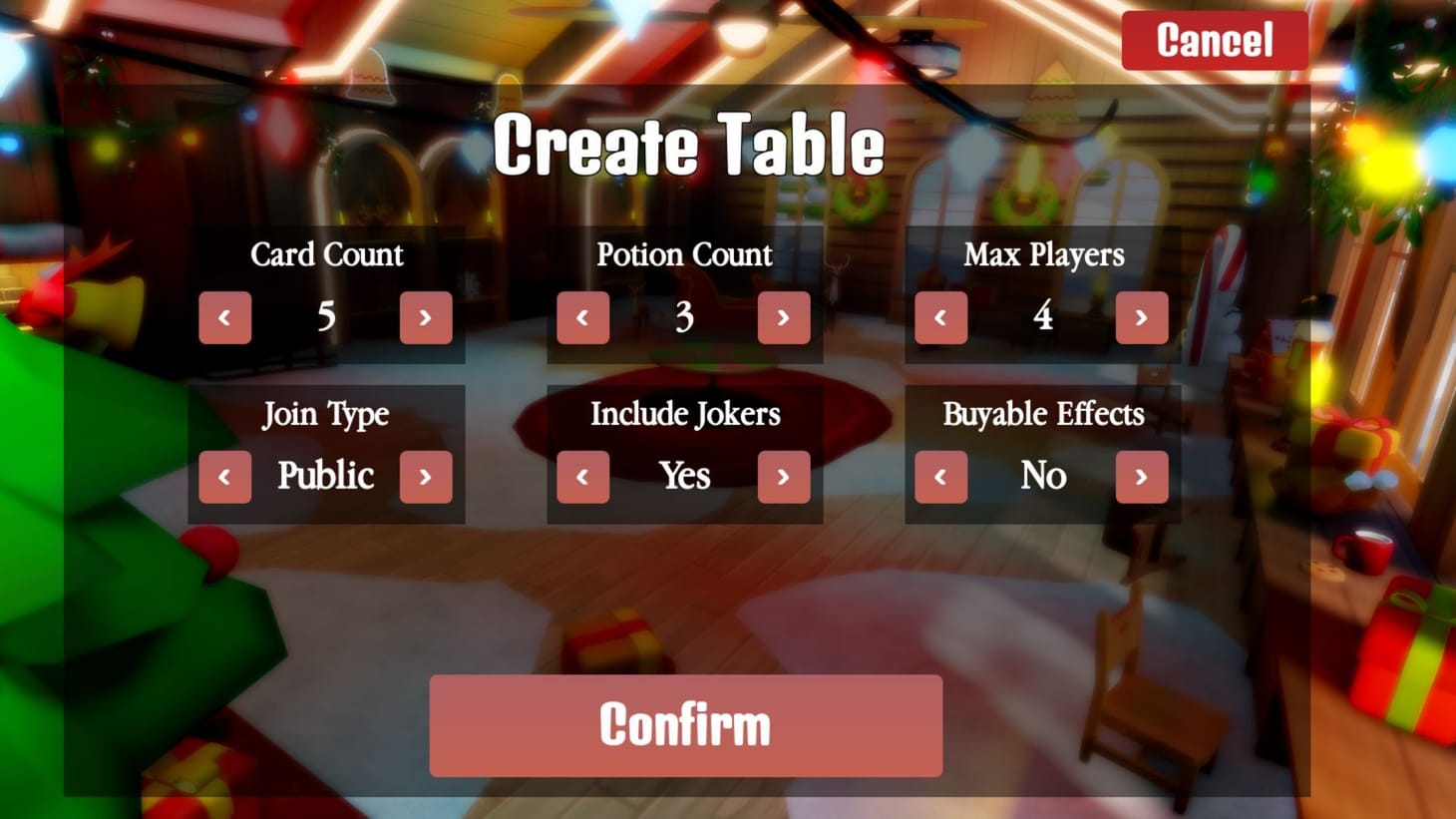1456x819 pixels.
Task: Toggle Include Jokers using its left arrow
Action: [582, 477]
